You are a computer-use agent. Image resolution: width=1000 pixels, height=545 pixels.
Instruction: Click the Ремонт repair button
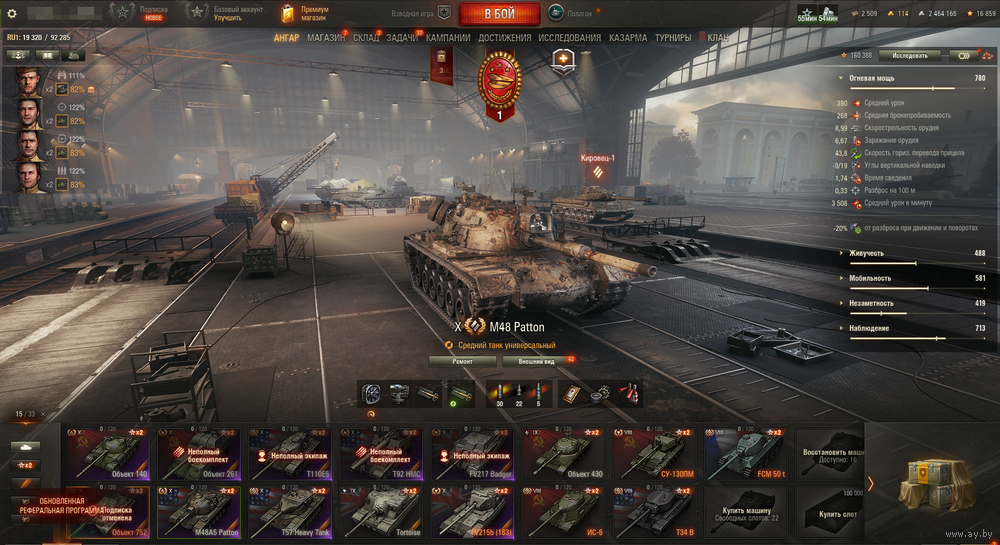462,361
